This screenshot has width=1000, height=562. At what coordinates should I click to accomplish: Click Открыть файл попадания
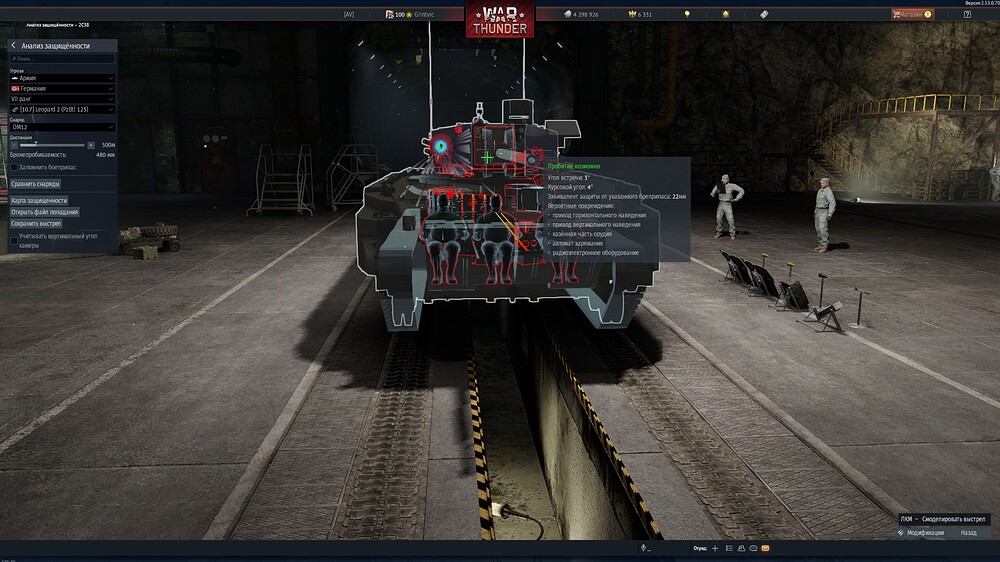(45, 212)
